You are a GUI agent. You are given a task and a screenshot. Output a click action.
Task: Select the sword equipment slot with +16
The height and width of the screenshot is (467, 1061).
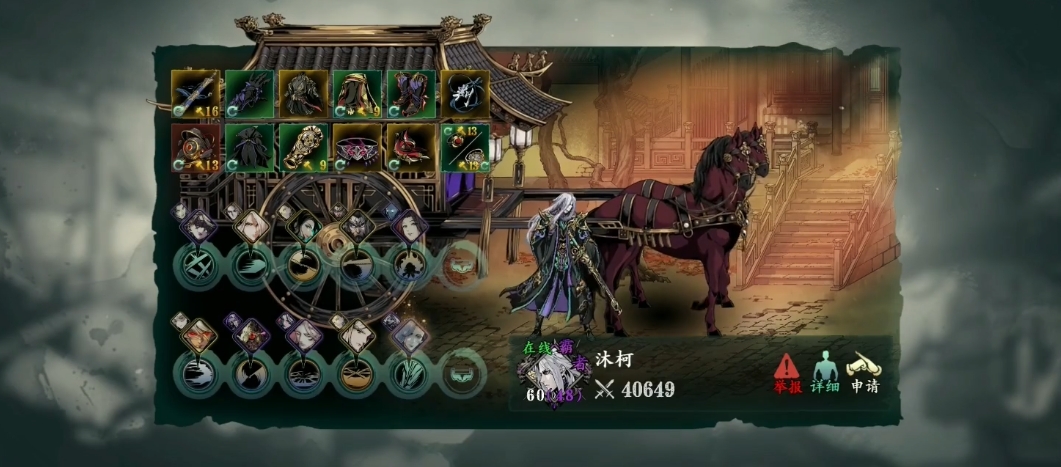pos(195,94)
